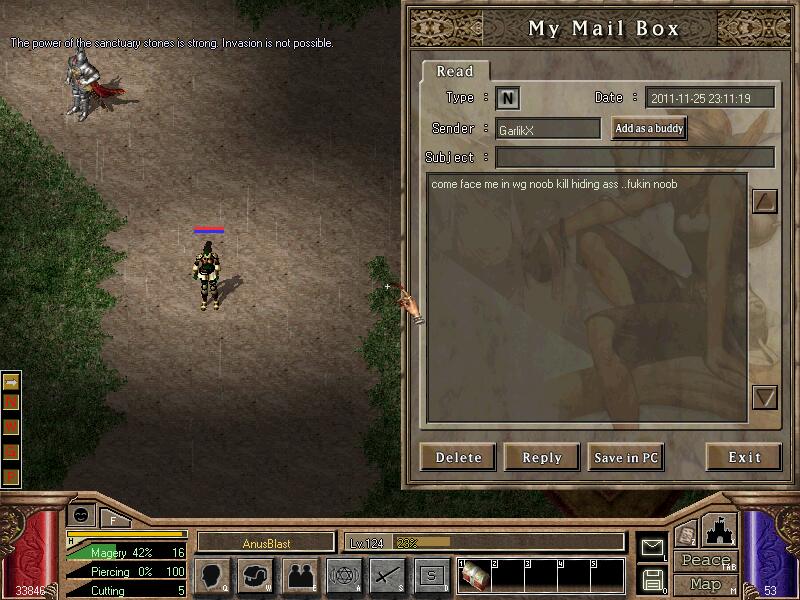Open the Map button
Viewport: 800px width, 600px height.
pyautogui.click(x=706, y=583)
